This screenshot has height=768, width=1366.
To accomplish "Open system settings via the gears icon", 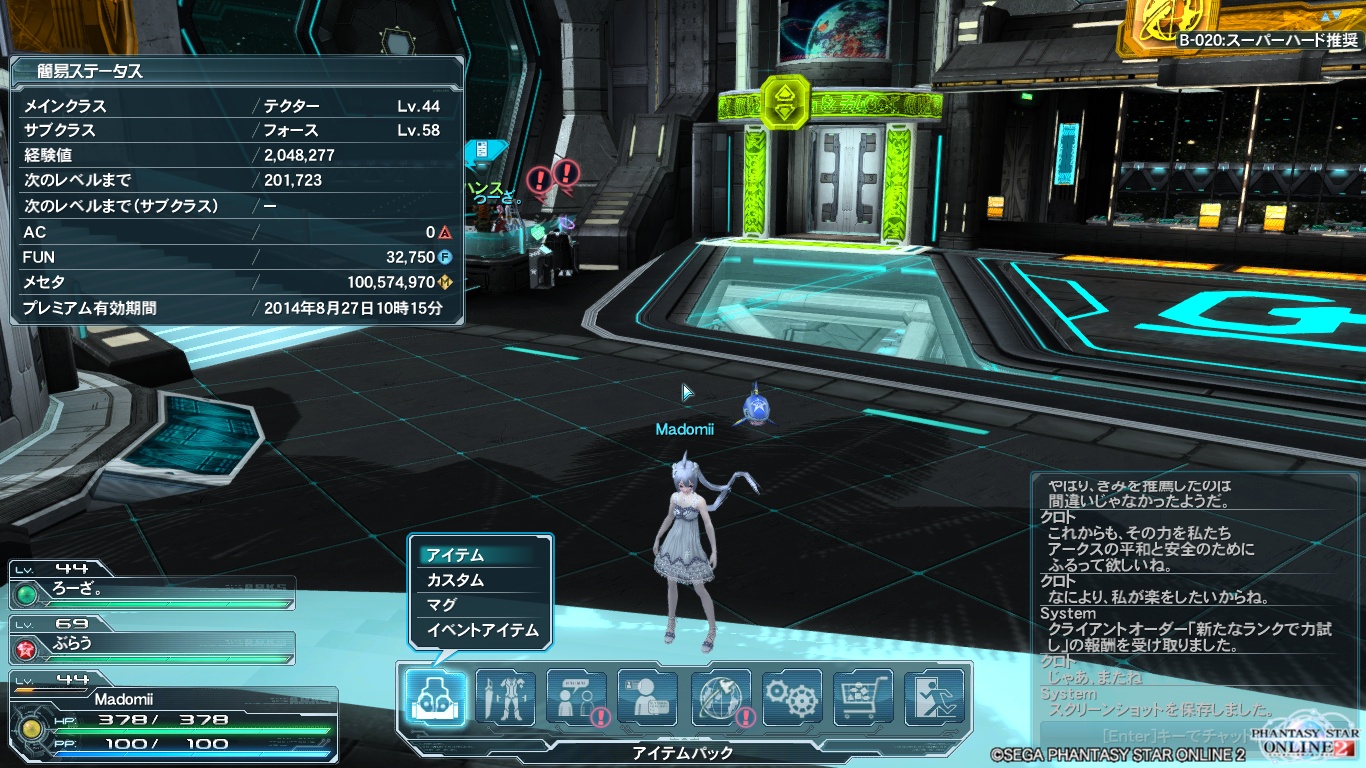I will tap(792, 697).
